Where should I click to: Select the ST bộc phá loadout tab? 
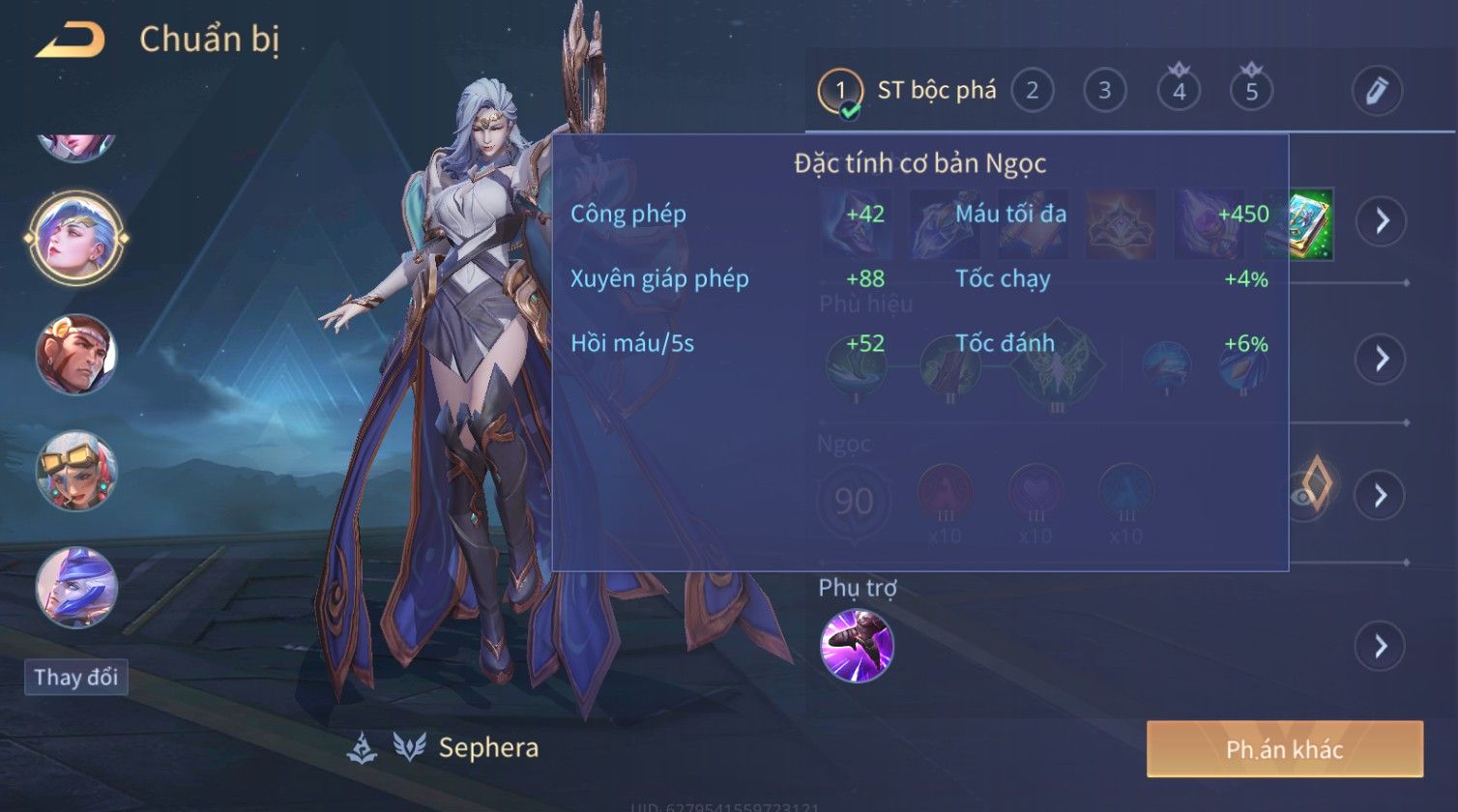[907, 91]
